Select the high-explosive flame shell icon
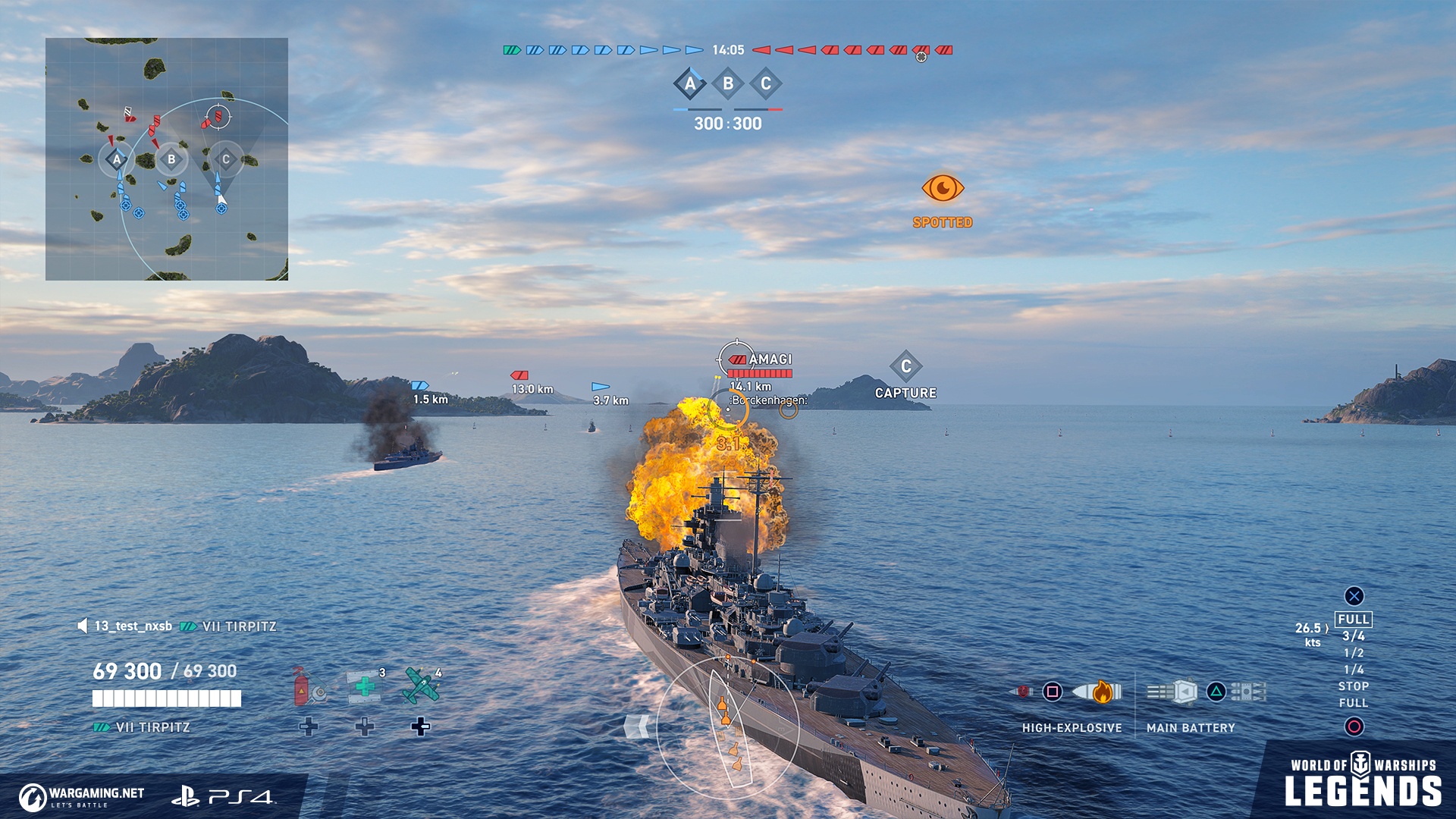This screenshot has height=819, width=1456. click(1097, 692)
